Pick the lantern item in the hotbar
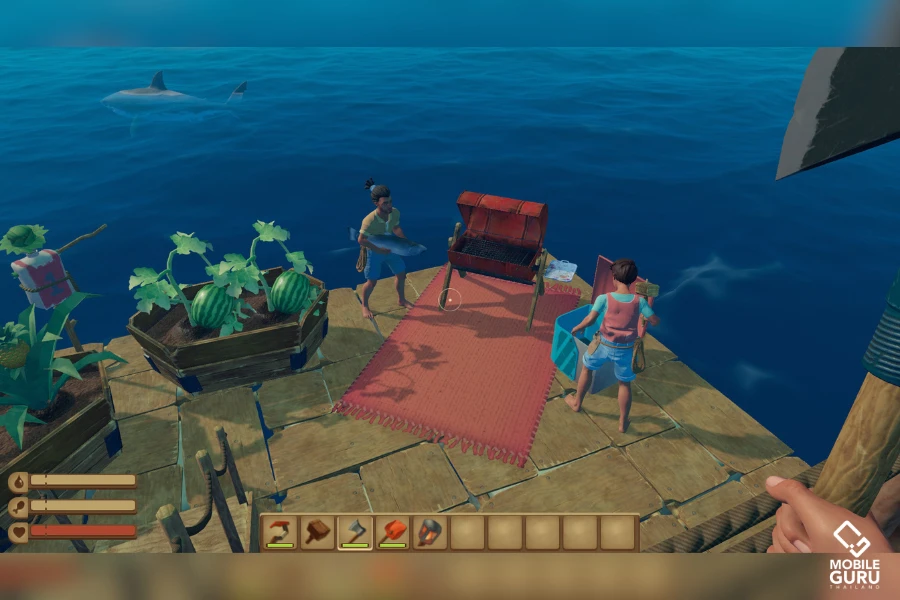The image size is (900, 600). click(x=430, y=532)
